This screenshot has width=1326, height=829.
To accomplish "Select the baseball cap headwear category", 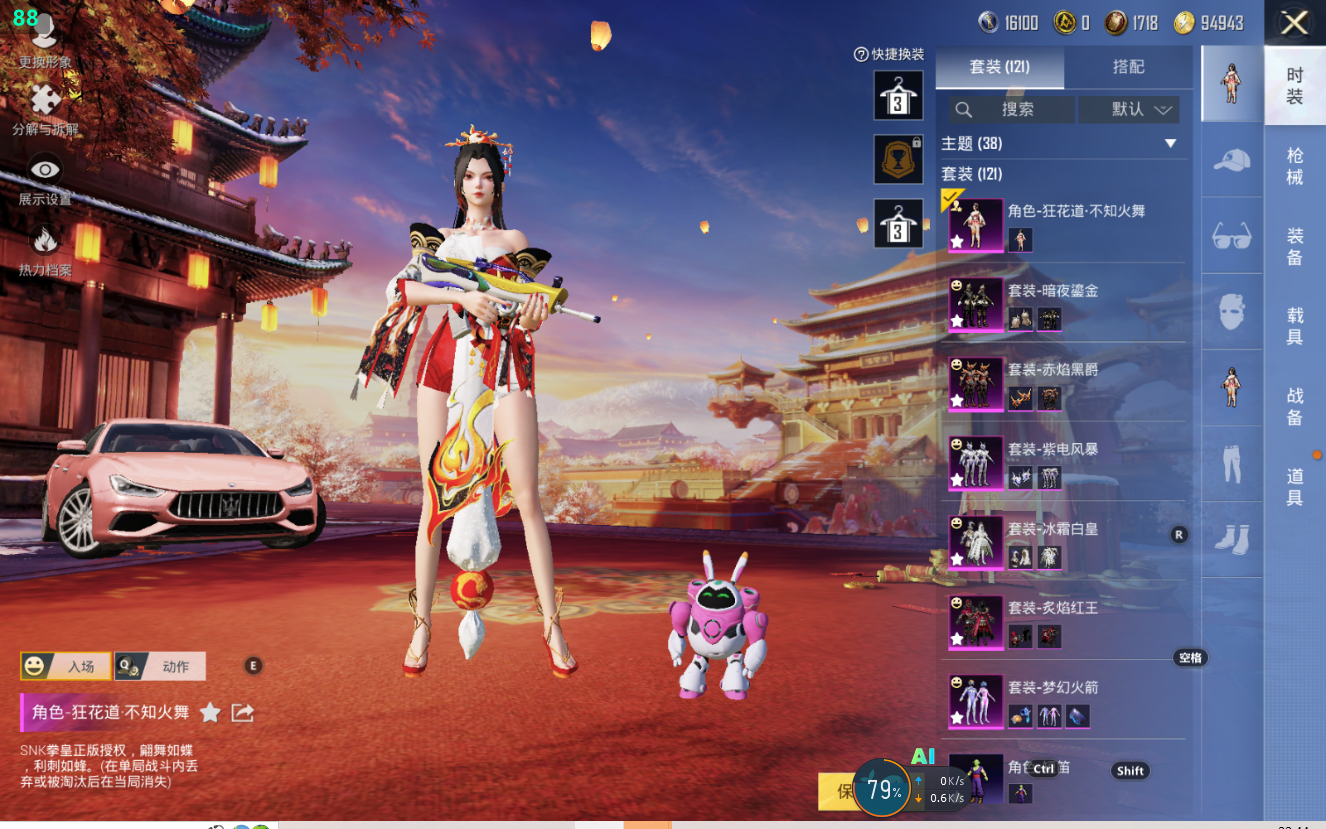I will 1232,160.
